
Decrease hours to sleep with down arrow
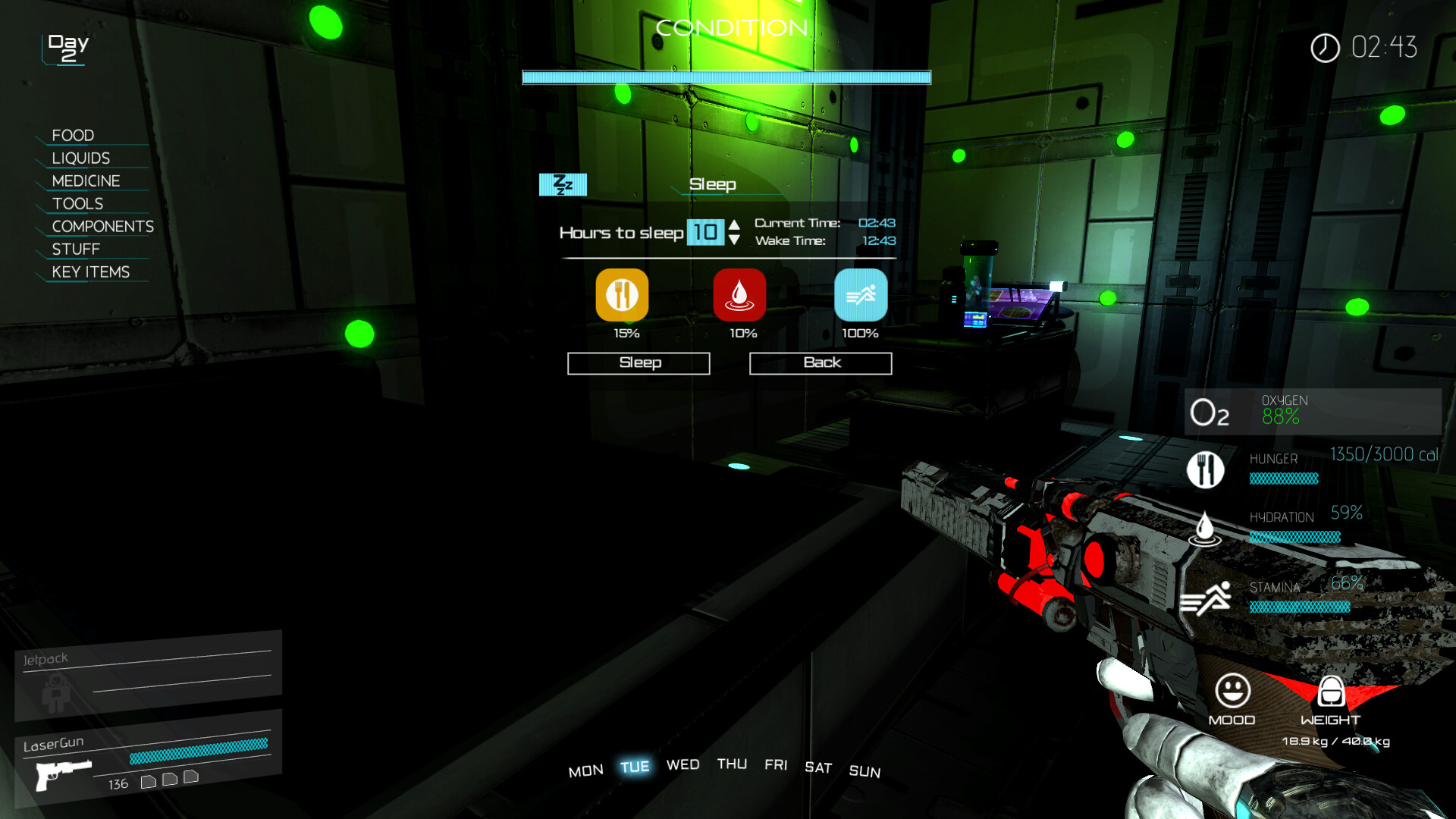point(733,241)
